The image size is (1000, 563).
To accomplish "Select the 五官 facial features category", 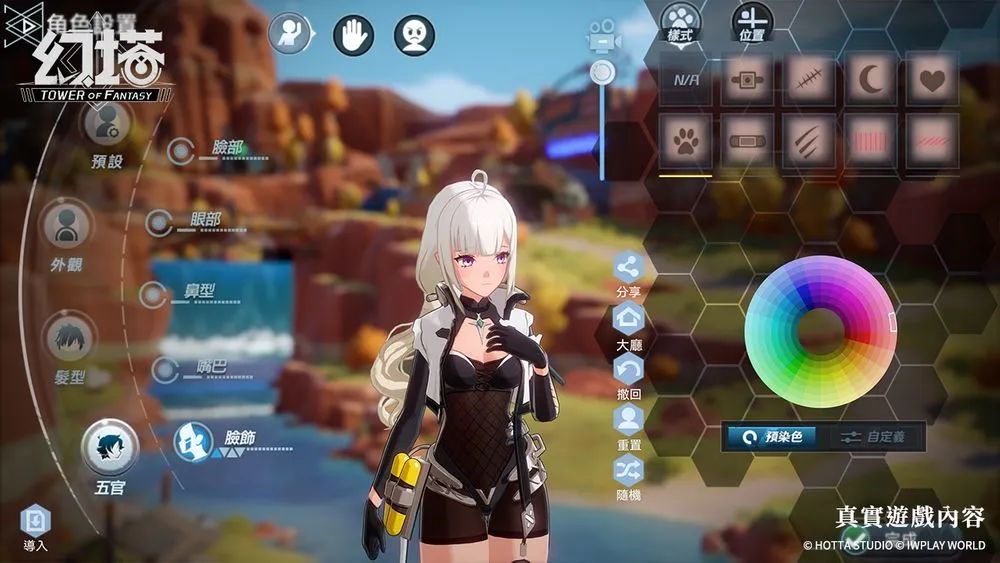I will (x=109, y=448).
